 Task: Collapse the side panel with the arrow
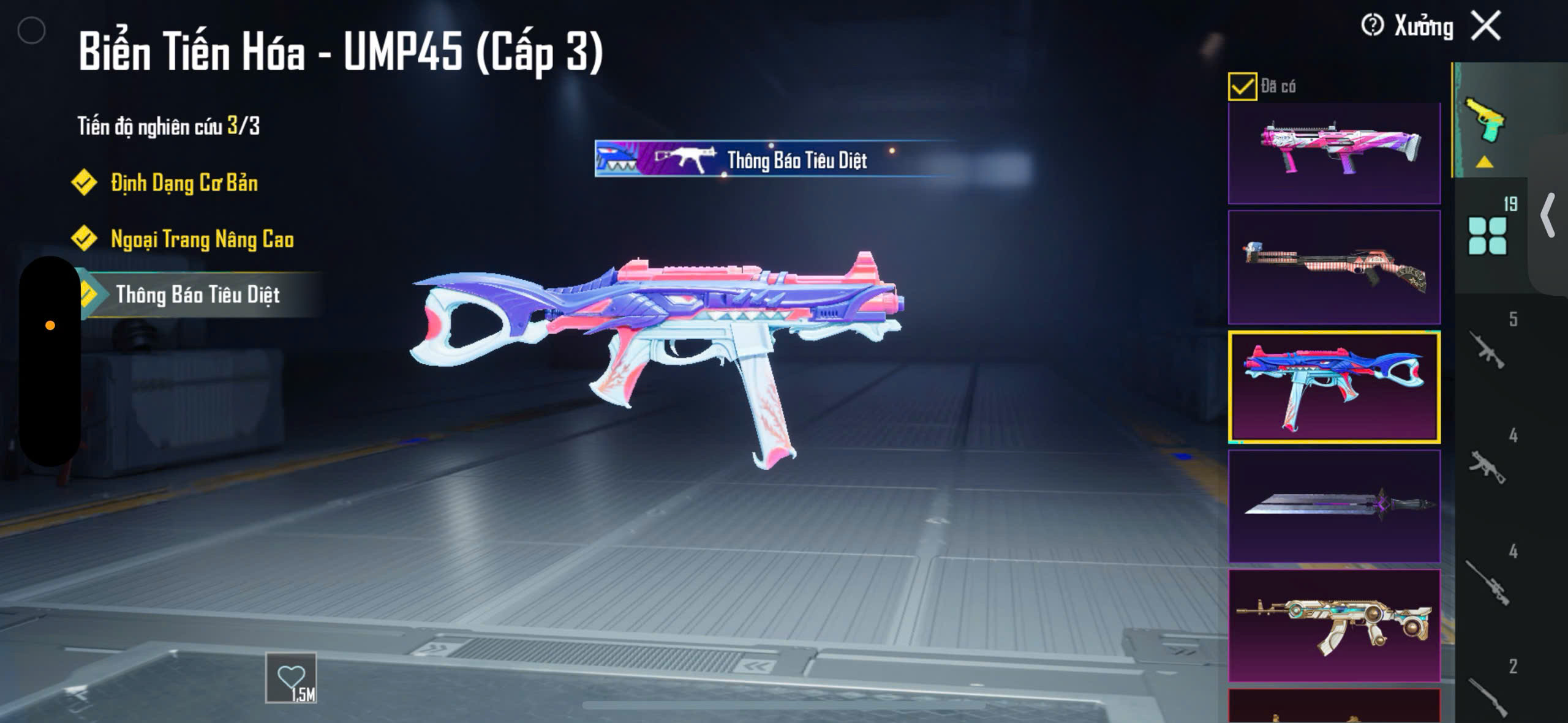click(1548, 214)
